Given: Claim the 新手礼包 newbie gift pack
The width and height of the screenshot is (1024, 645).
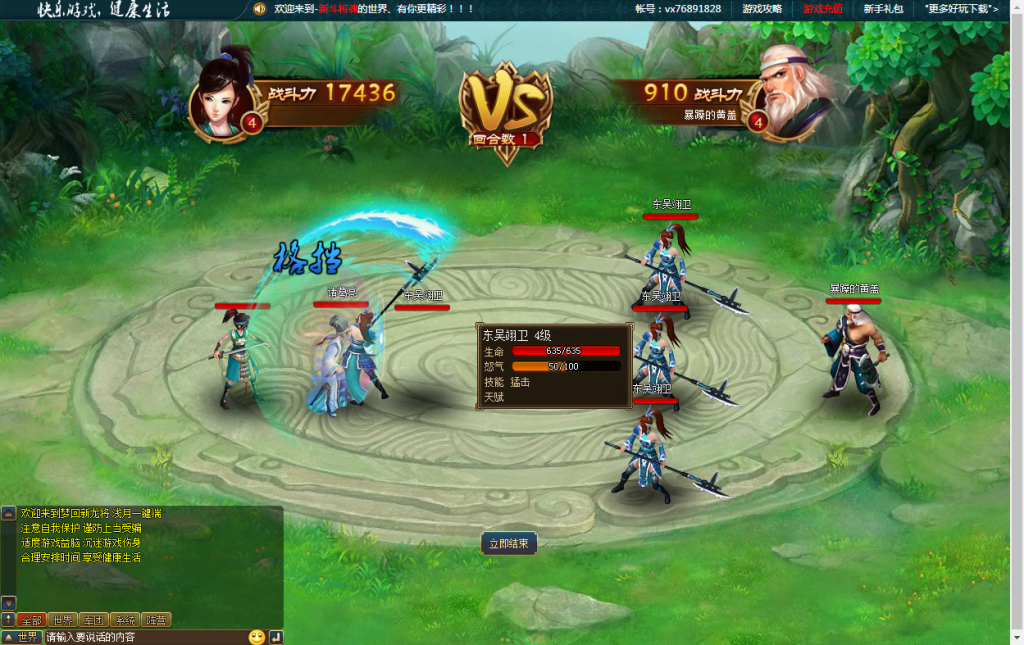Looking at the screenshot, I should 884,9.
